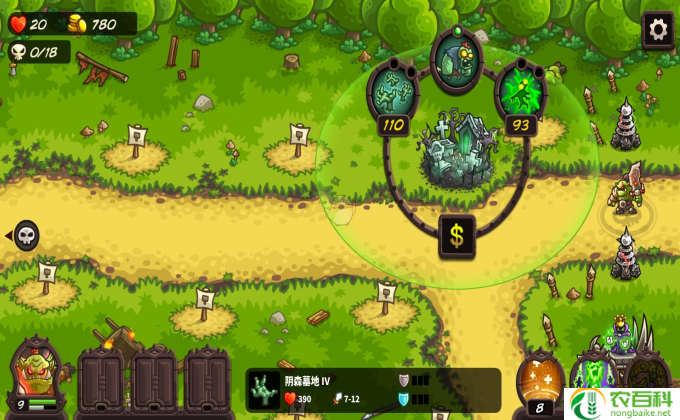Buy the bone hands upgrade costing 110

390,92
